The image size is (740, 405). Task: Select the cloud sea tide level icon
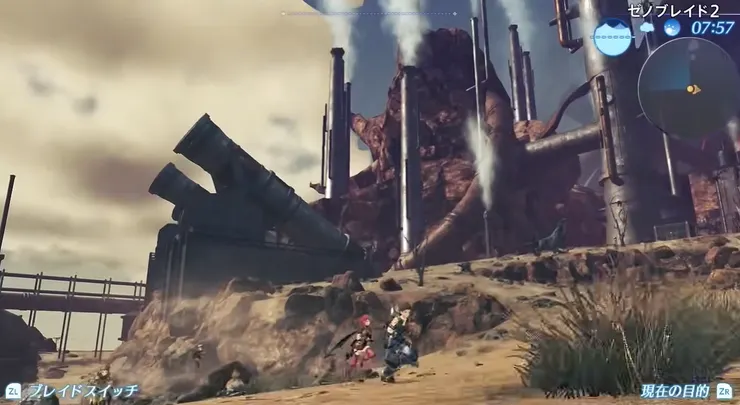pos(611,36)
